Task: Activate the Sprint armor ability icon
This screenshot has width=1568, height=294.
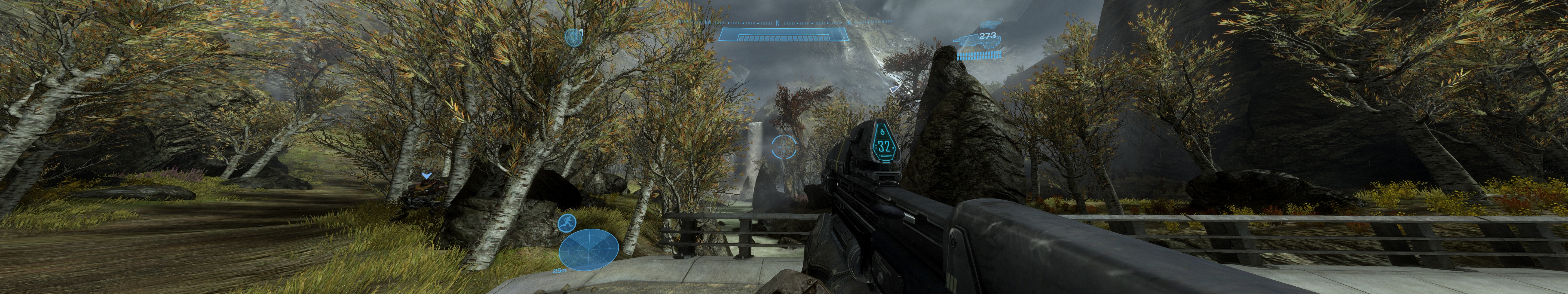Action: [566, 223]
